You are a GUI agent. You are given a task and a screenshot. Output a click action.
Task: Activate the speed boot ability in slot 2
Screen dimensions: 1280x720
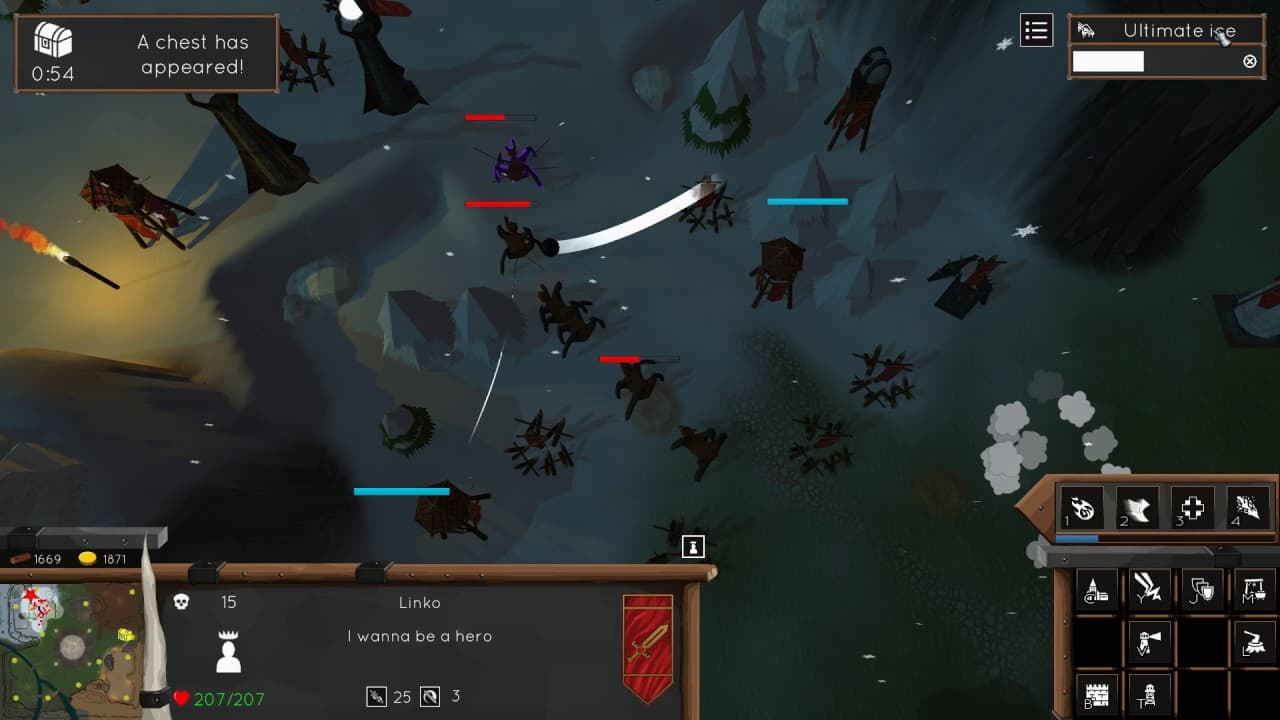point(1138,507)
